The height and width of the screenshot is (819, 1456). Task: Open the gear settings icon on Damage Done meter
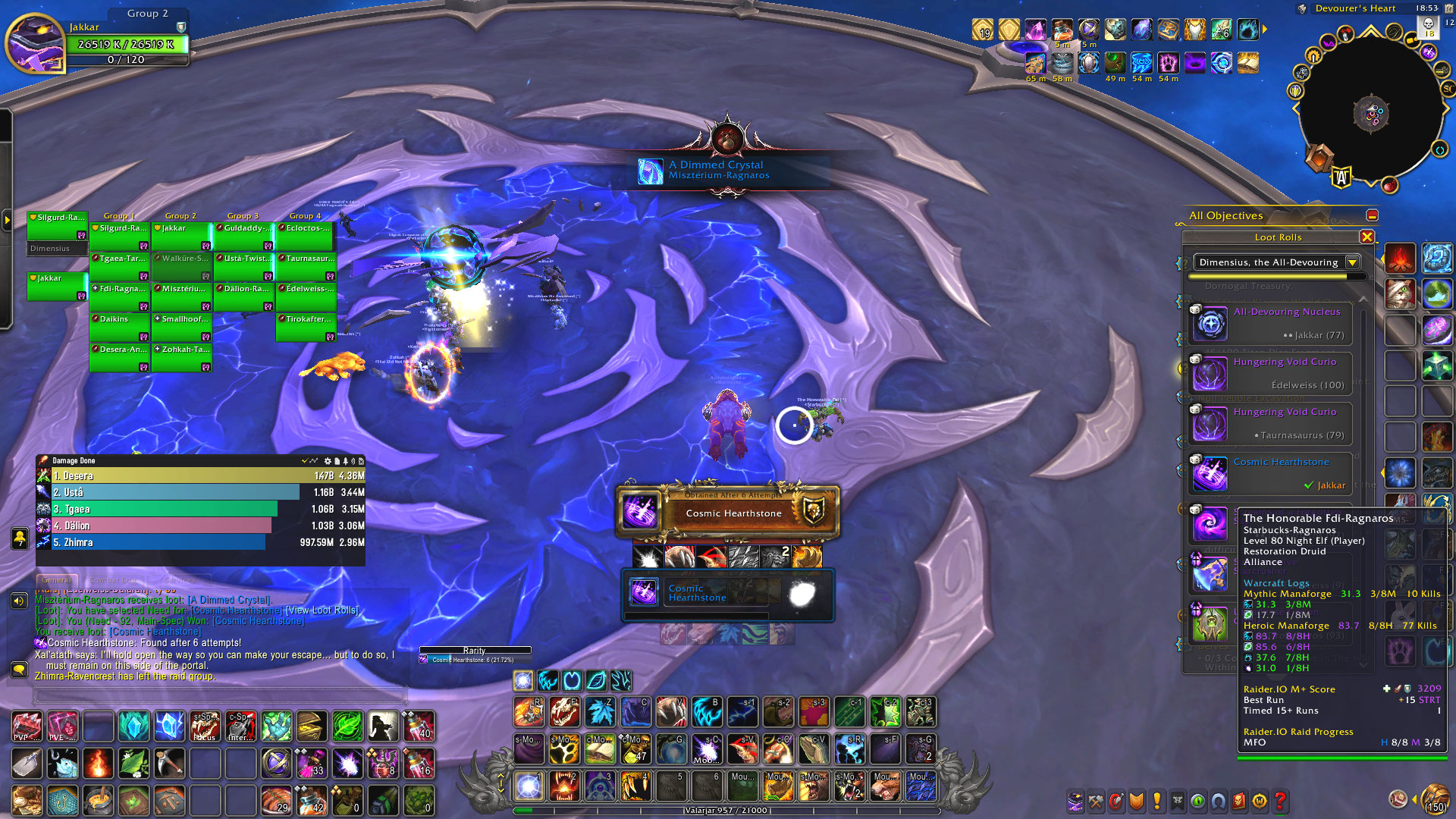[x=328, y=460]
